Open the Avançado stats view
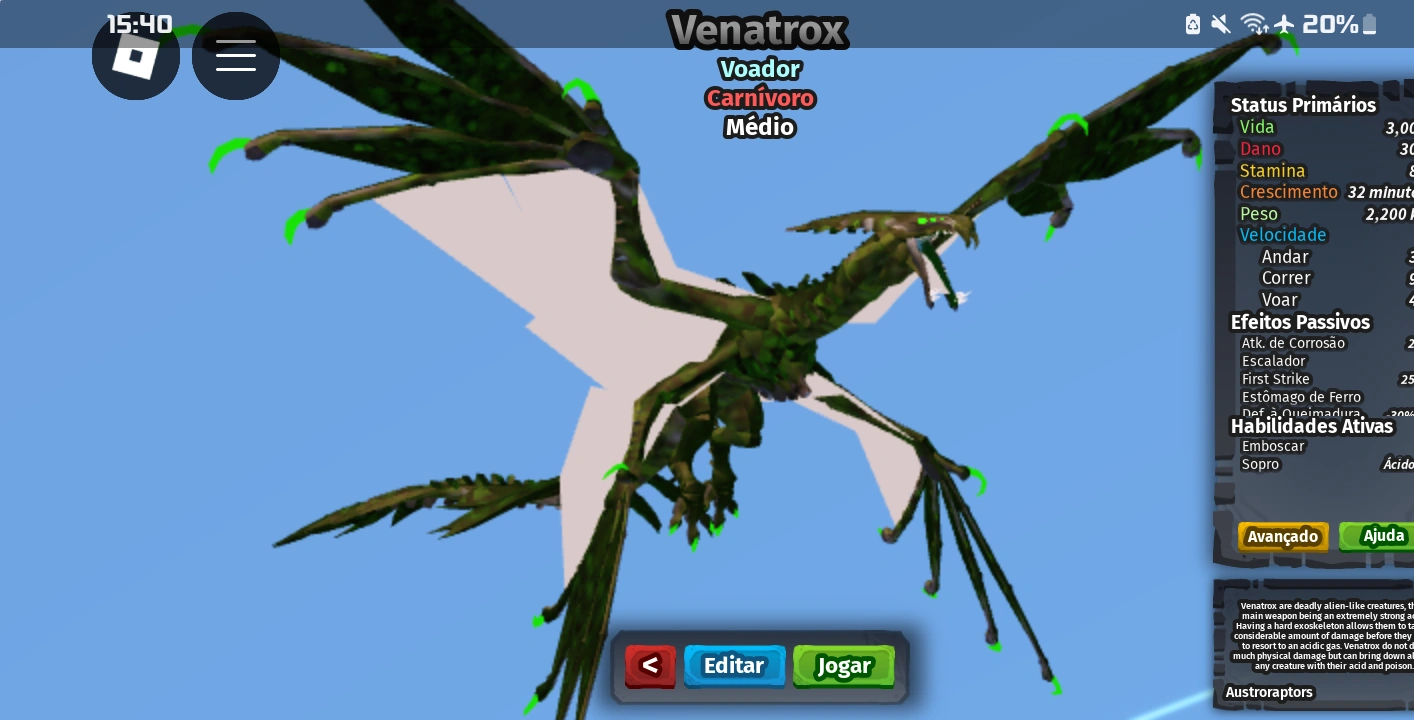This screenshot has width=1414, height=720. pos(1283,537)
